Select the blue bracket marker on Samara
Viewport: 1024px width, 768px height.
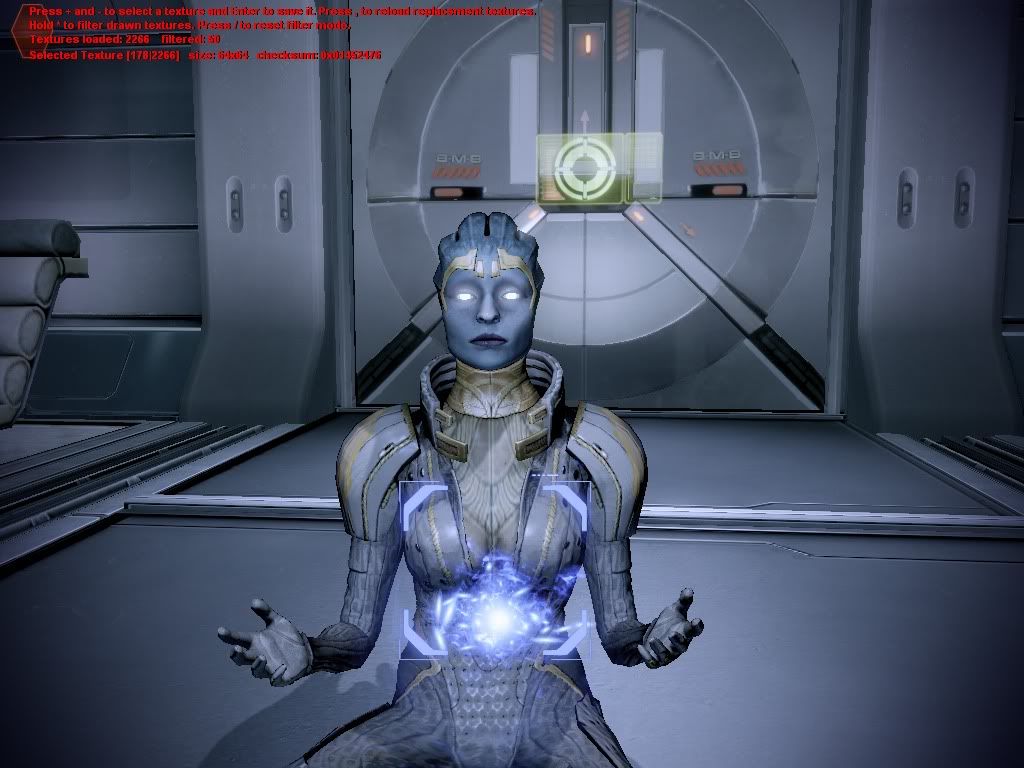point(493,569)
